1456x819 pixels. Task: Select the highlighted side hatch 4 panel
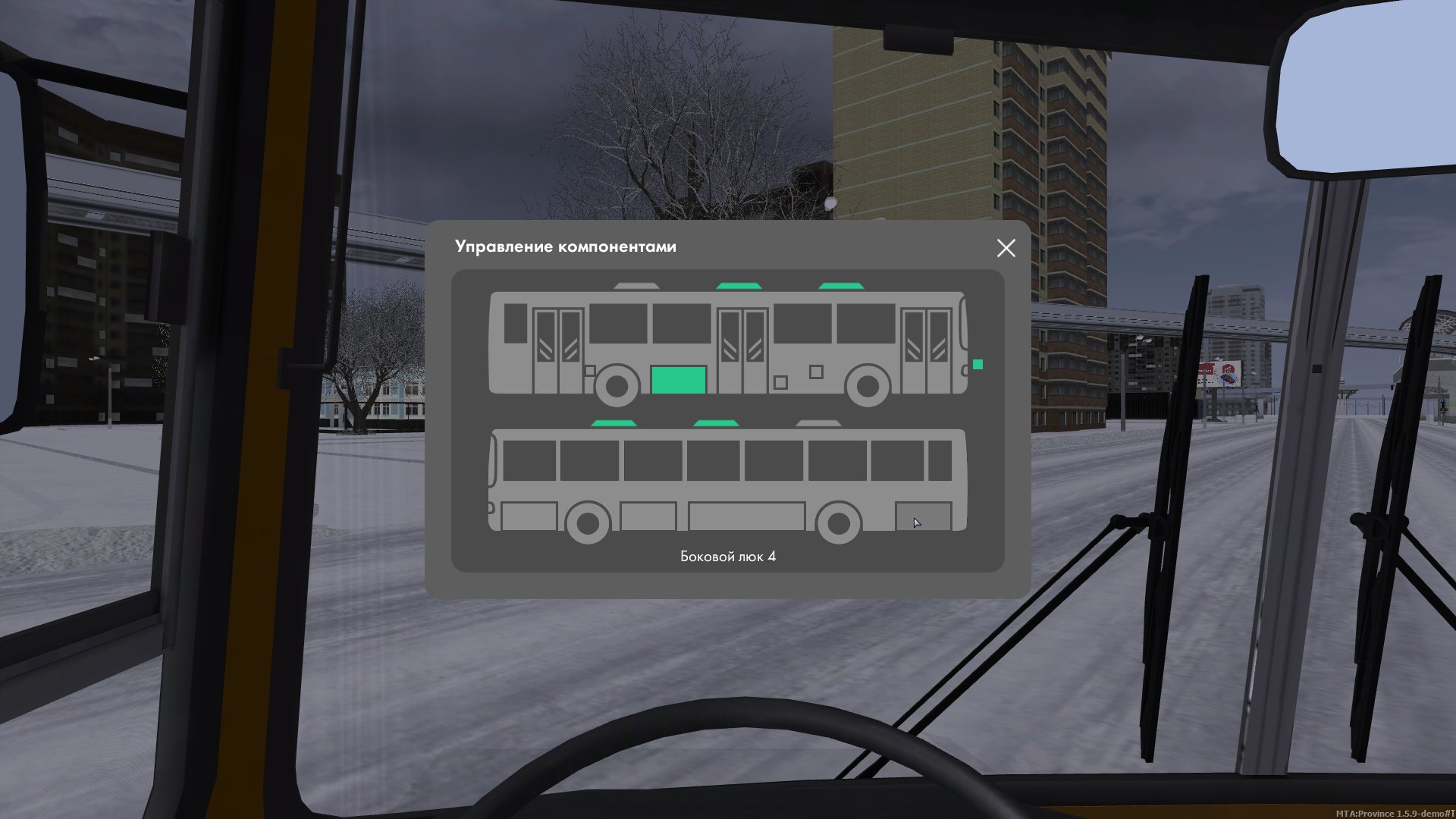(923, 516)
